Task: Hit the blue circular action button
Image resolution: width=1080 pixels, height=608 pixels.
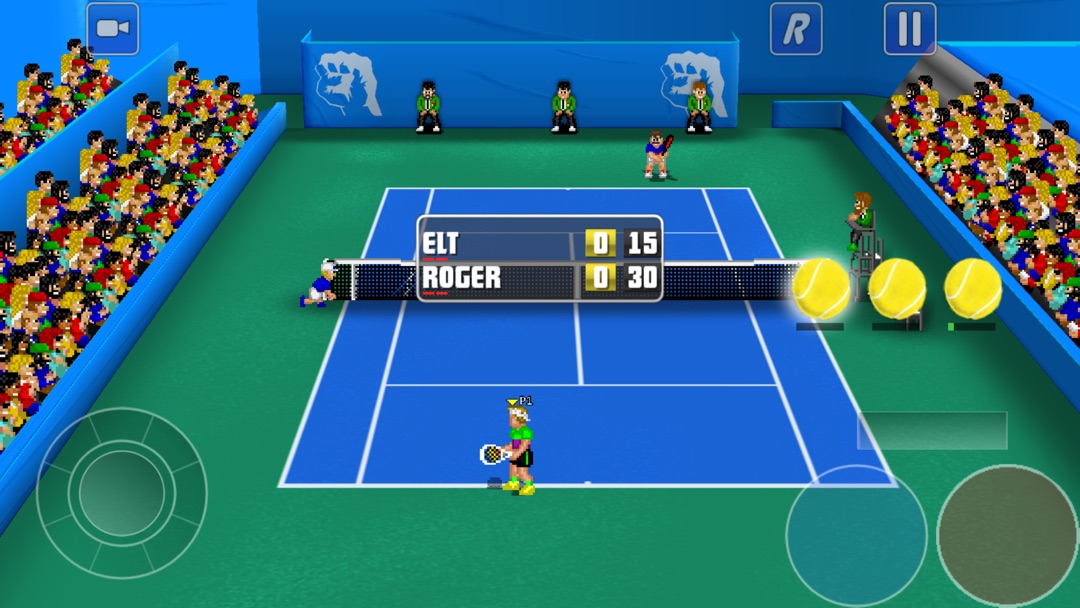Action: pyautogui.click(x=856, y=536)
